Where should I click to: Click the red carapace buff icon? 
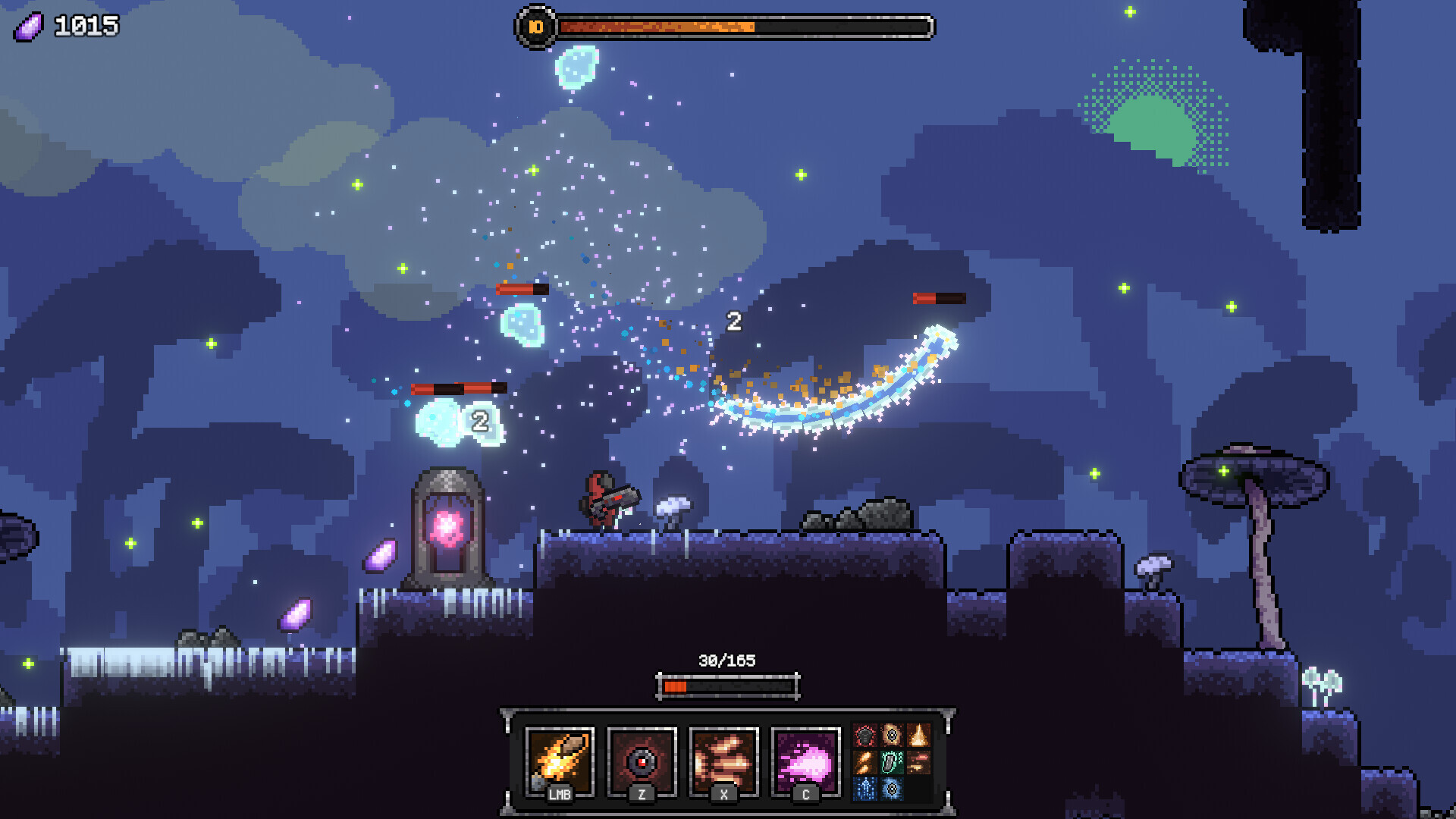pos(865,735)
